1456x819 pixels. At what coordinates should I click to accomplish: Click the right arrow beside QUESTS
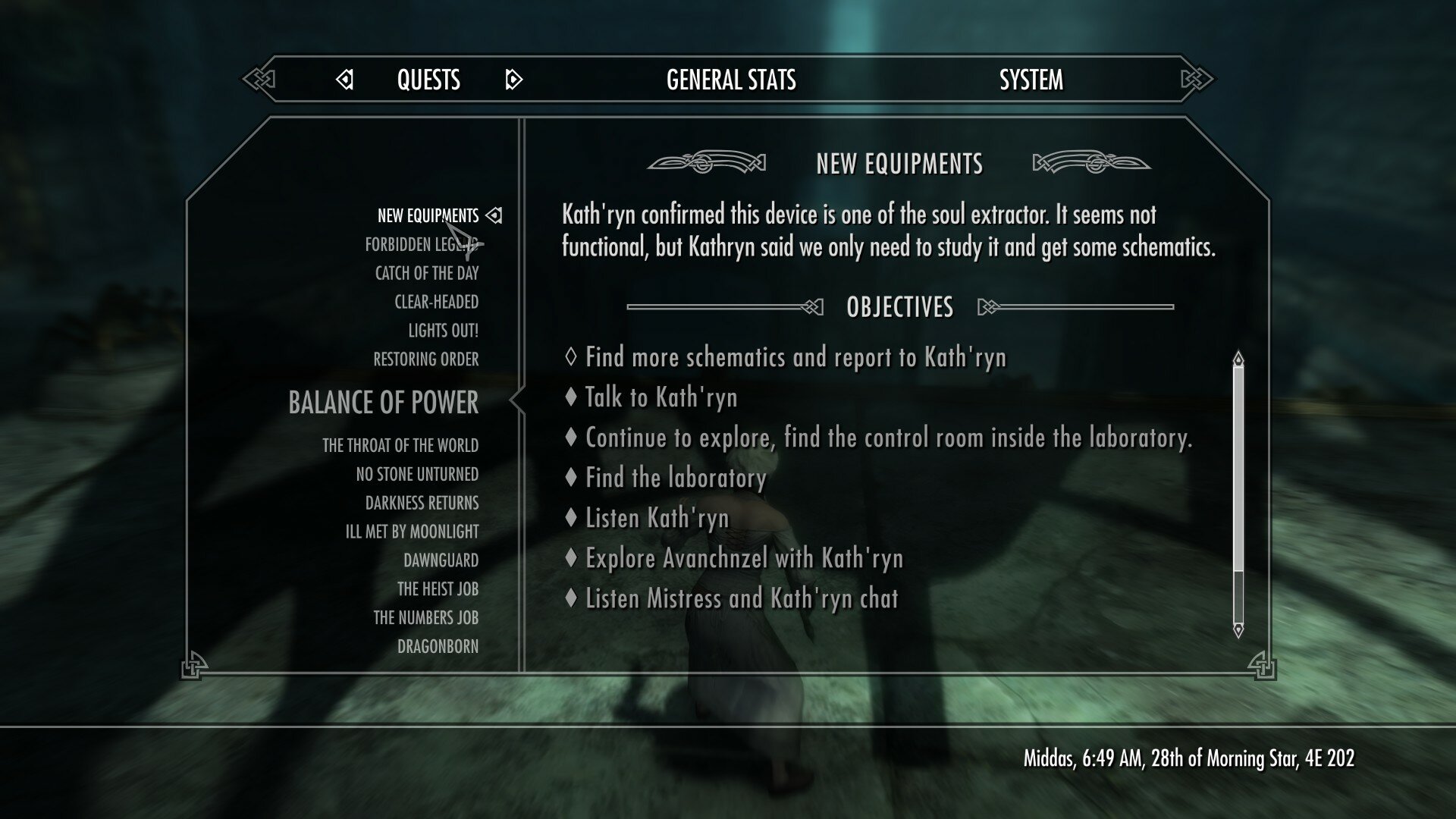click(514, 79)
